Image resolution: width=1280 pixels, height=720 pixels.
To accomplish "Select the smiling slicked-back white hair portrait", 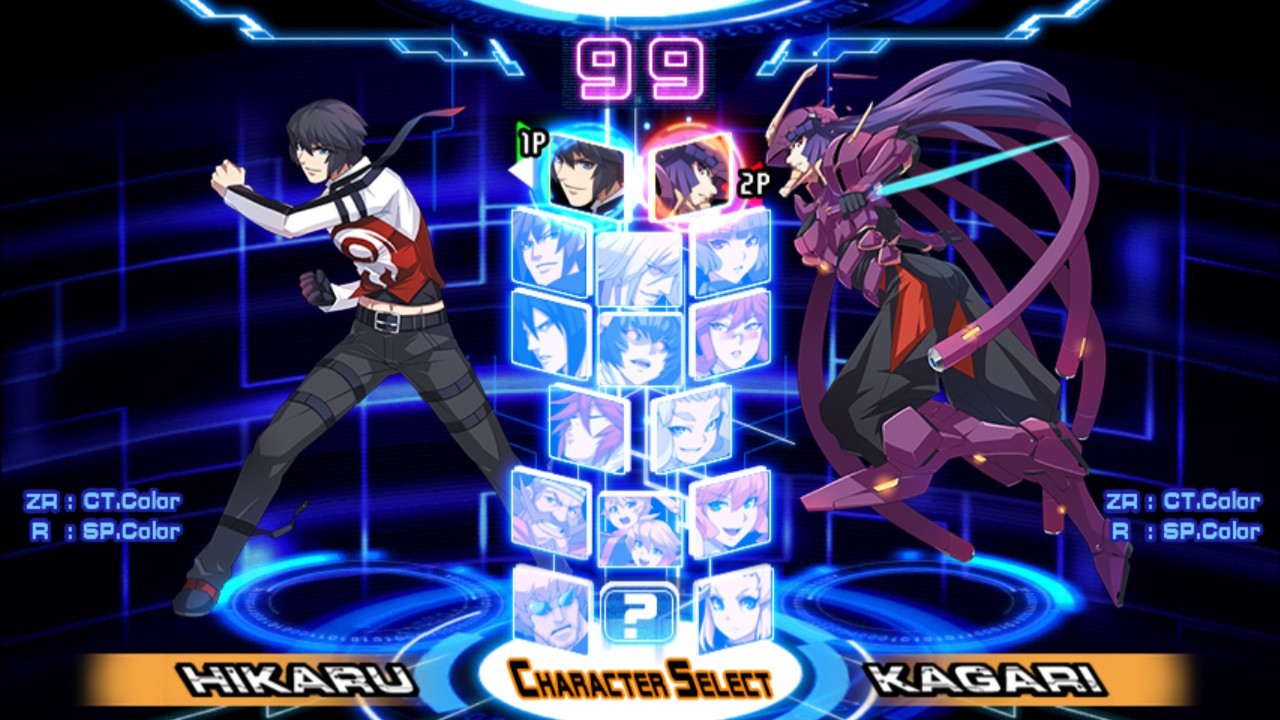I will 691,428.
